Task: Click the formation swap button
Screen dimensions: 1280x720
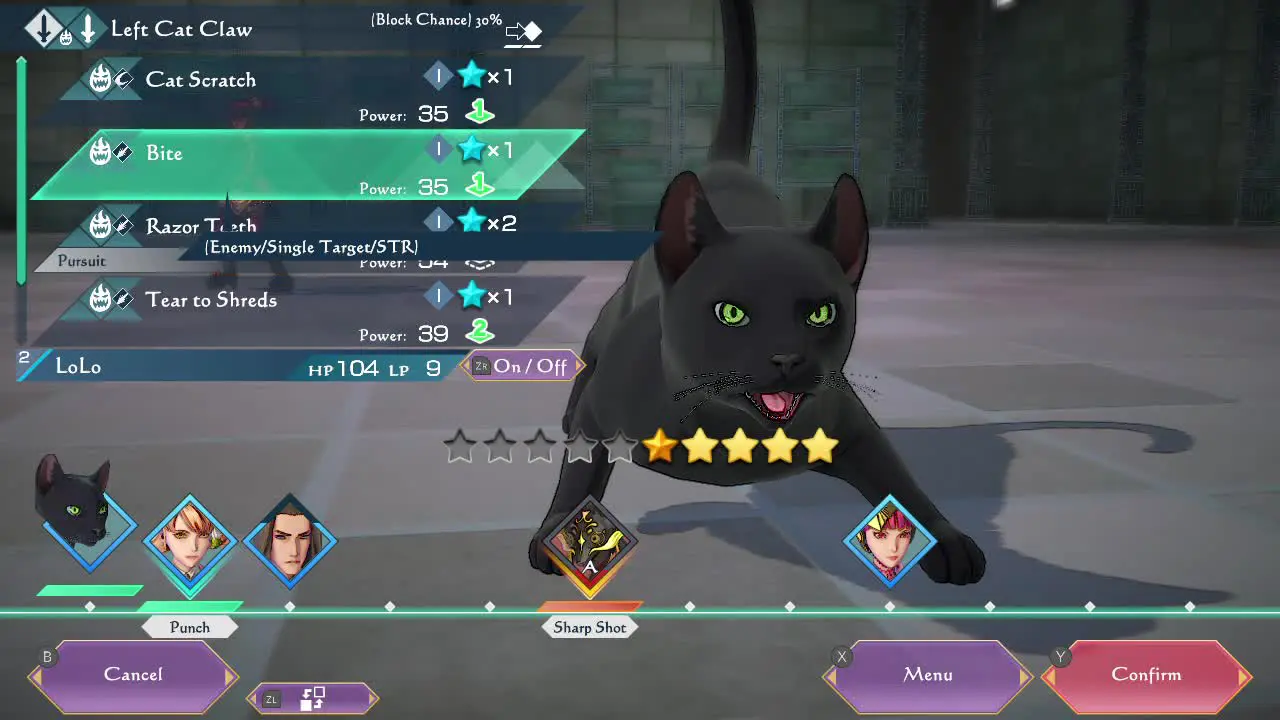Action: [313, 698]
